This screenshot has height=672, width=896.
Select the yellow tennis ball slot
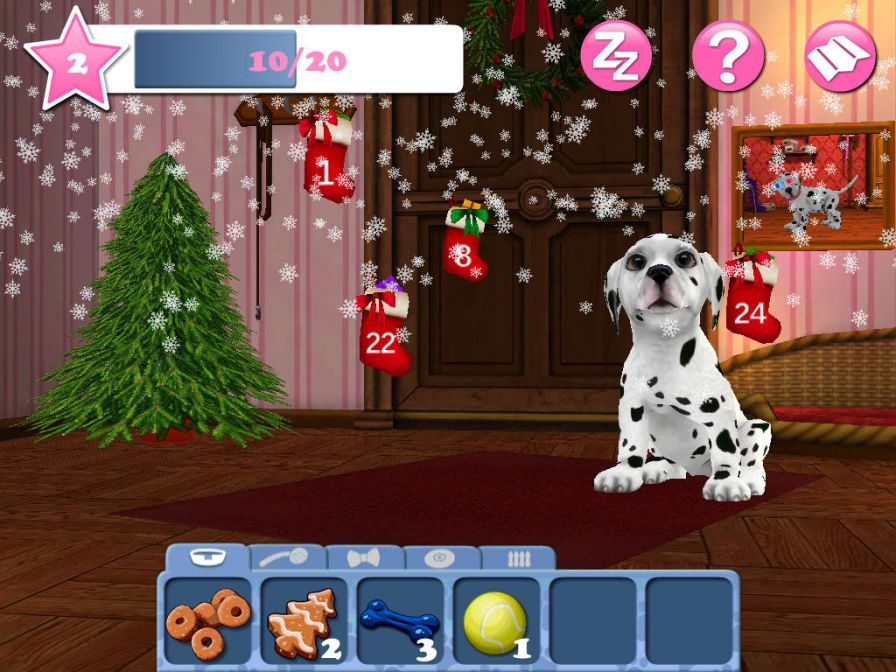pos(496,622)
